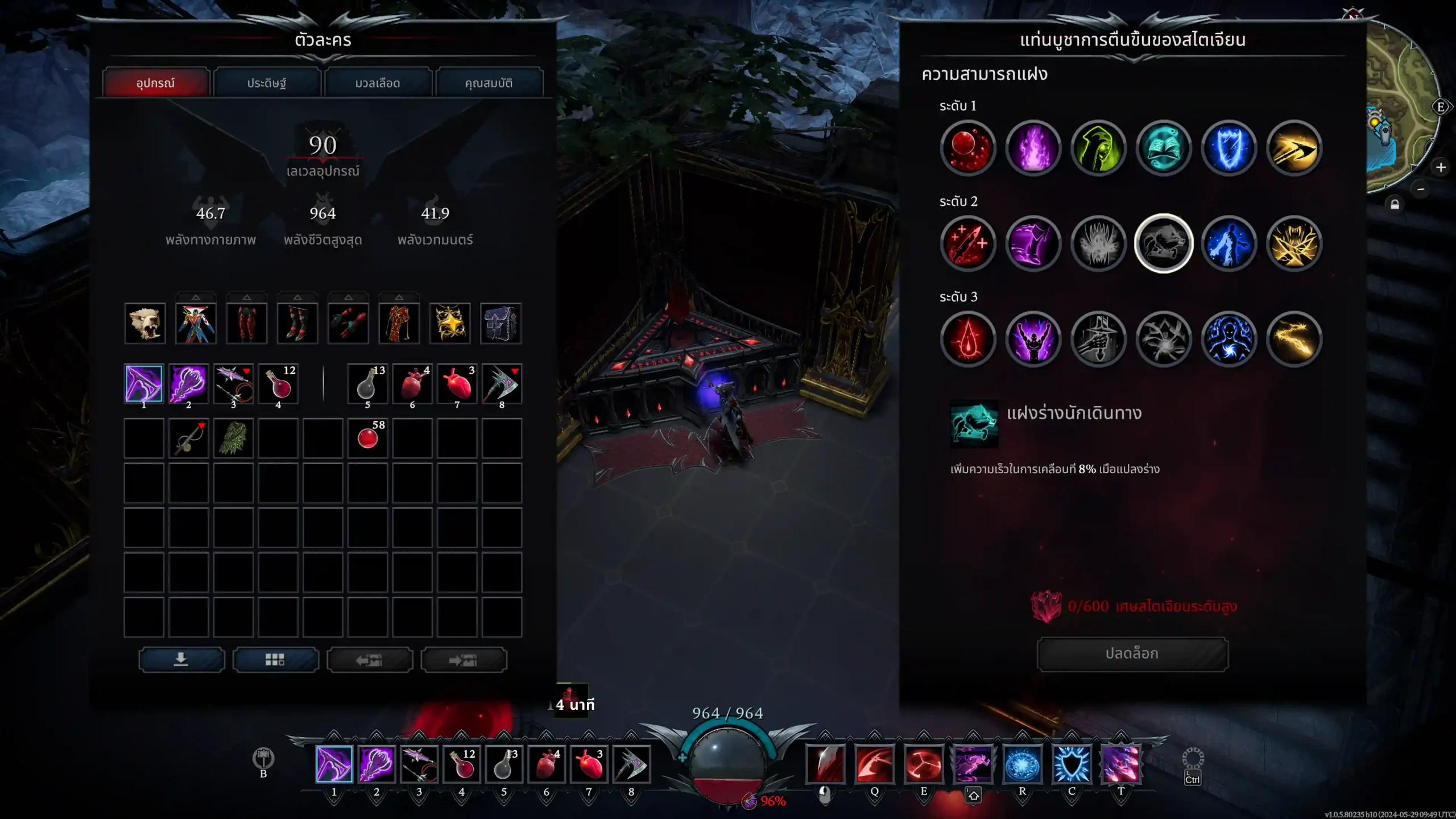Select the อุปกรณ์ tab
This screenshot has height=819, width=1456.
point(155,83)
